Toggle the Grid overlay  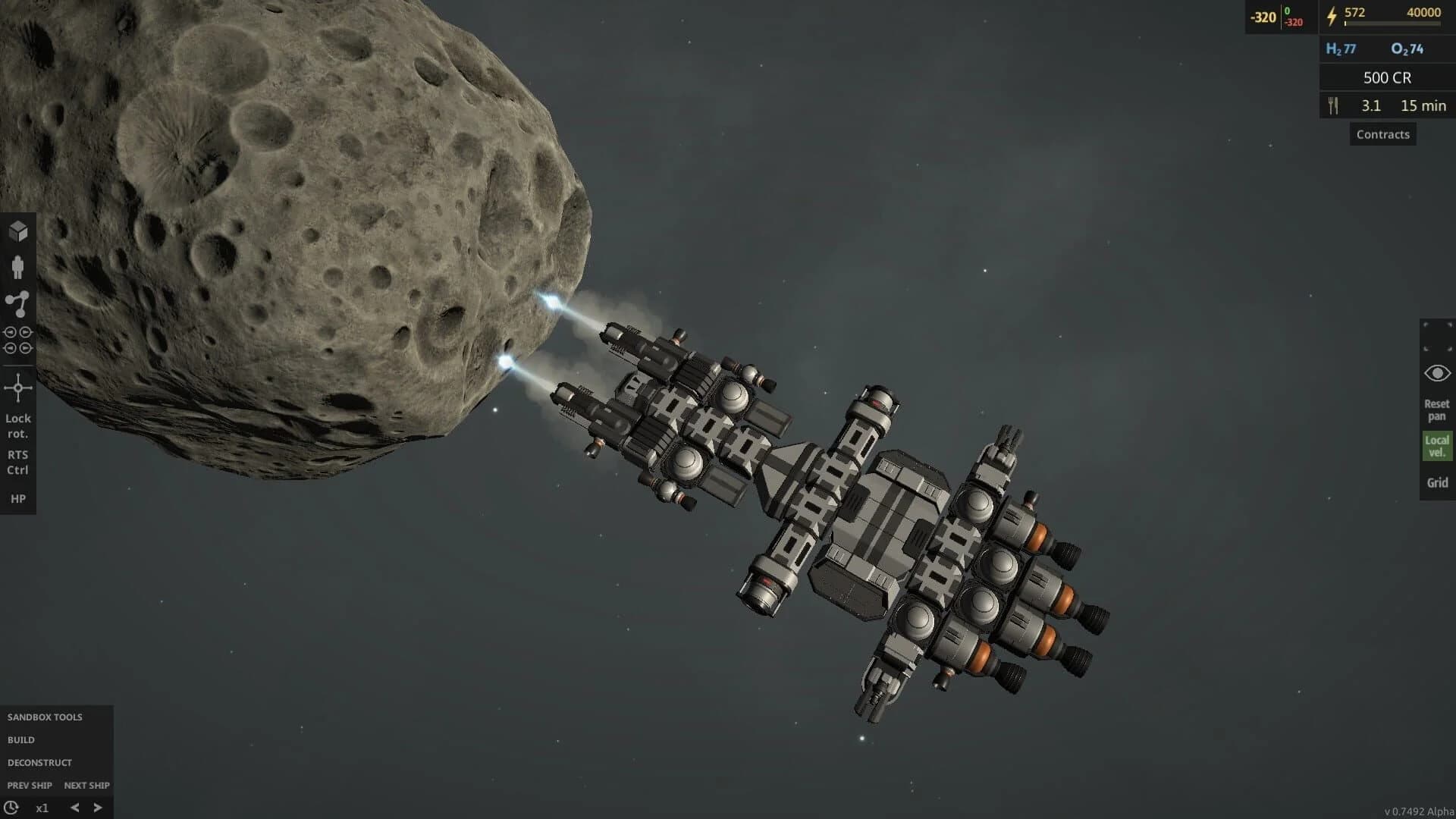(1437, 482)
